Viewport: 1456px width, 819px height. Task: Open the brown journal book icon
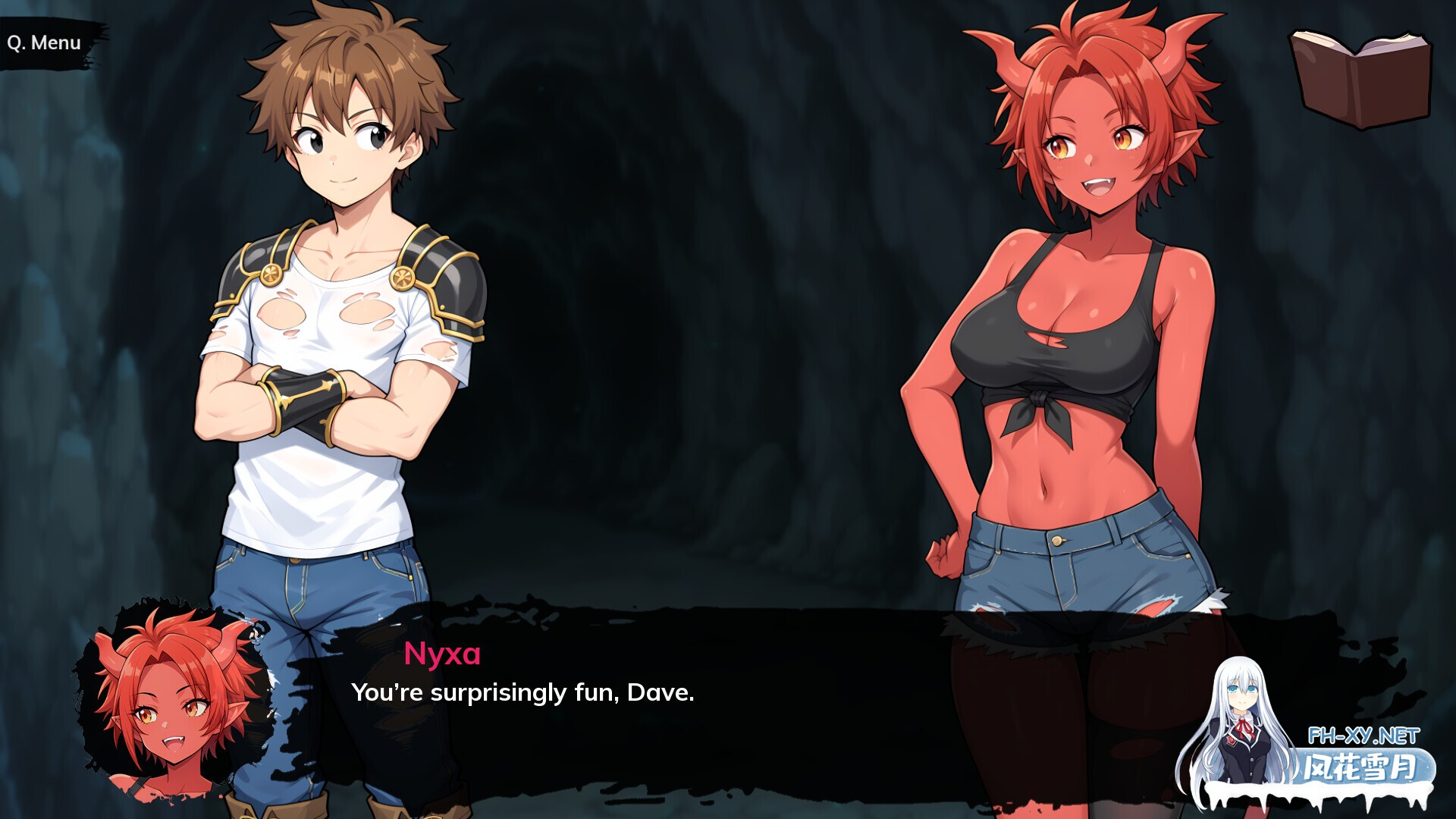(x=1360, y=79)
